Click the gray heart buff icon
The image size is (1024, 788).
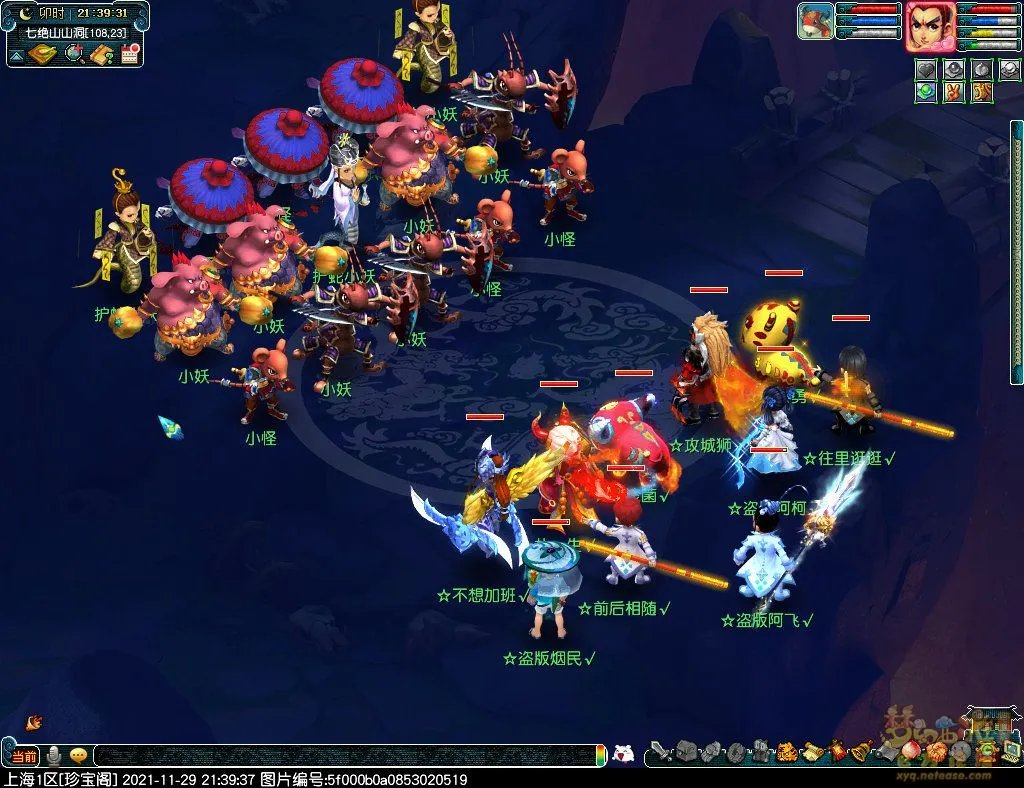point(925,69)
